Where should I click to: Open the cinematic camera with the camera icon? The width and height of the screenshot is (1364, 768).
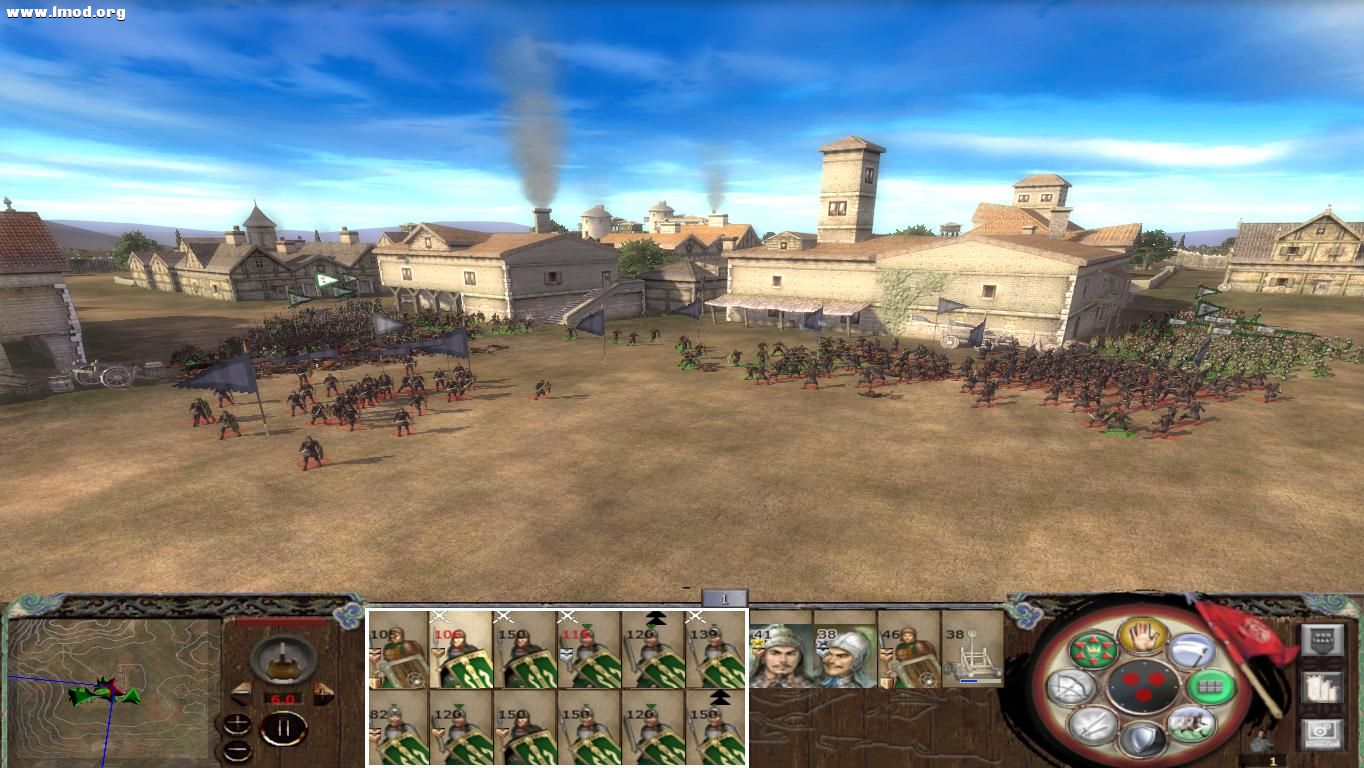click(1321, 734)
